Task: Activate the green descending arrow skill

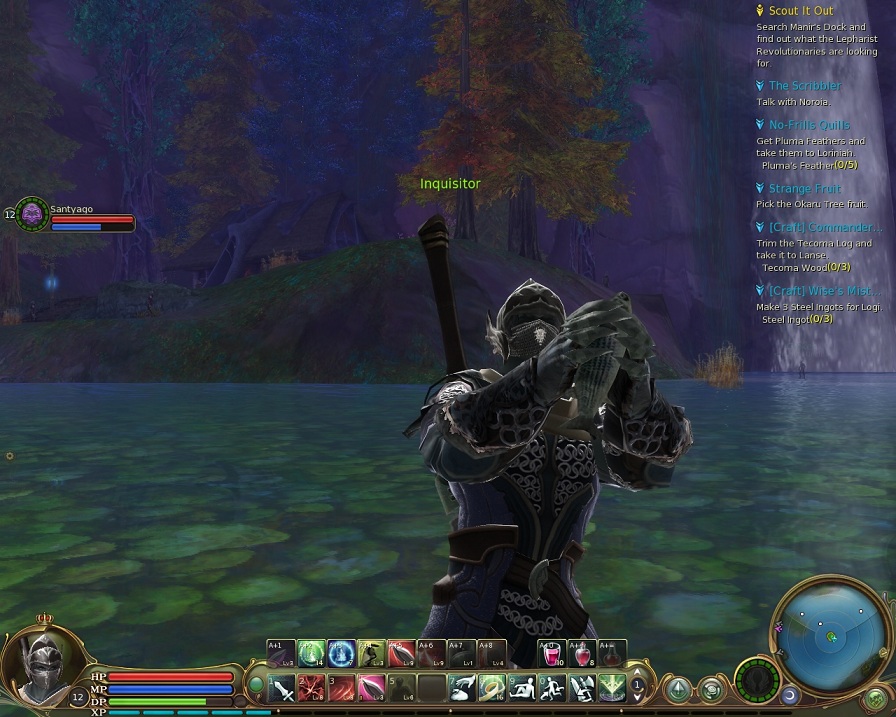Action: pyautogui.click(x=610, y=688)
